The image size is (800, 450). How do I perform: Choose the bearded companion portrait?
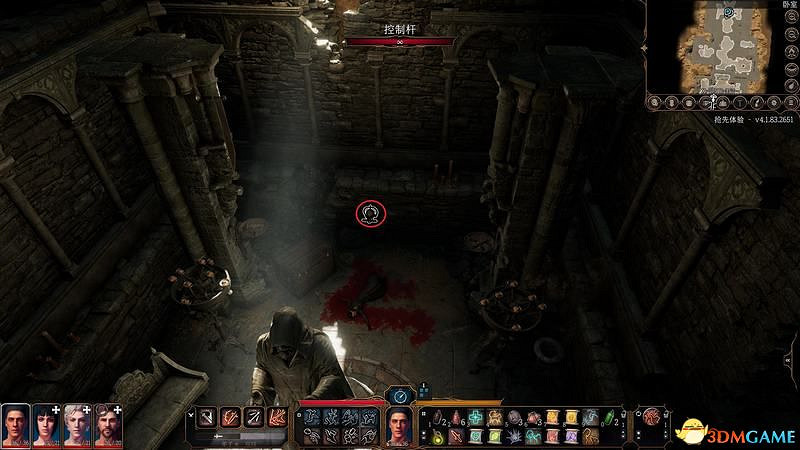pyautogui.click(x=107, y=425)
